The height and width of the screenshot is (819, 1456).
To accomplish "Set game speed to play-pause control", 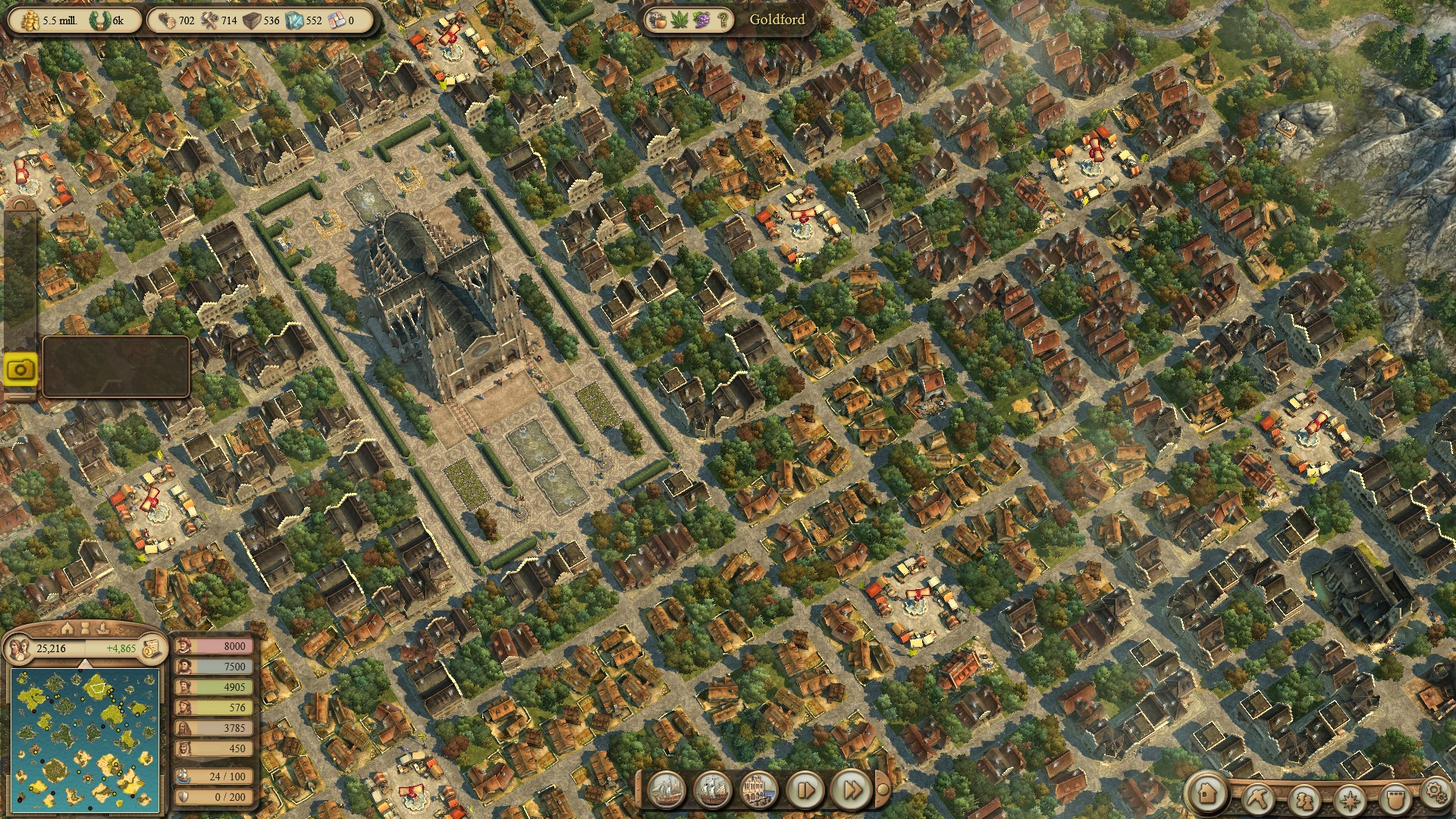I will [x=805, y=791].
